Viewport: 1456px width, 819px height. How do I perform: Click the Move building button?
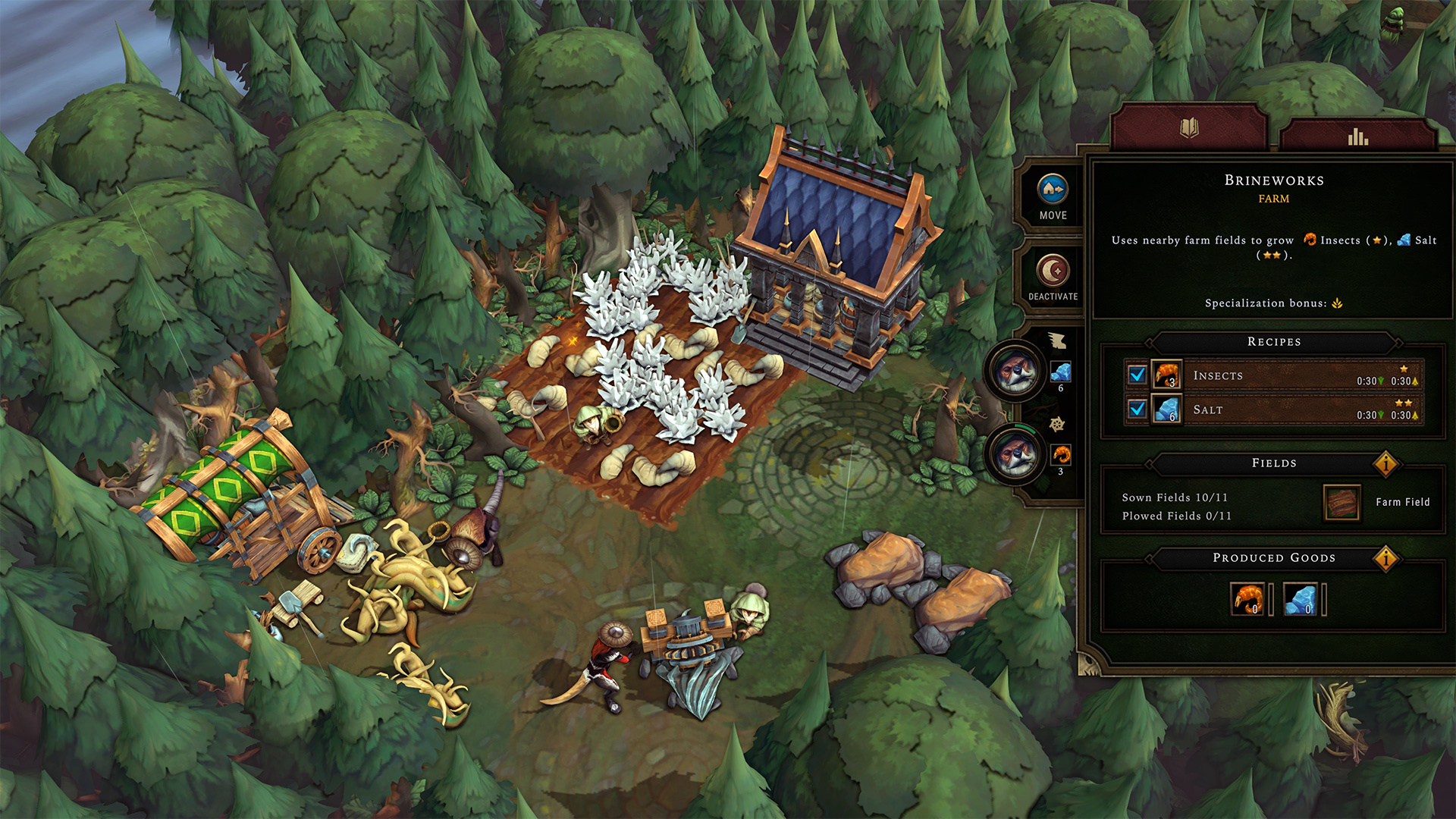1053,196
